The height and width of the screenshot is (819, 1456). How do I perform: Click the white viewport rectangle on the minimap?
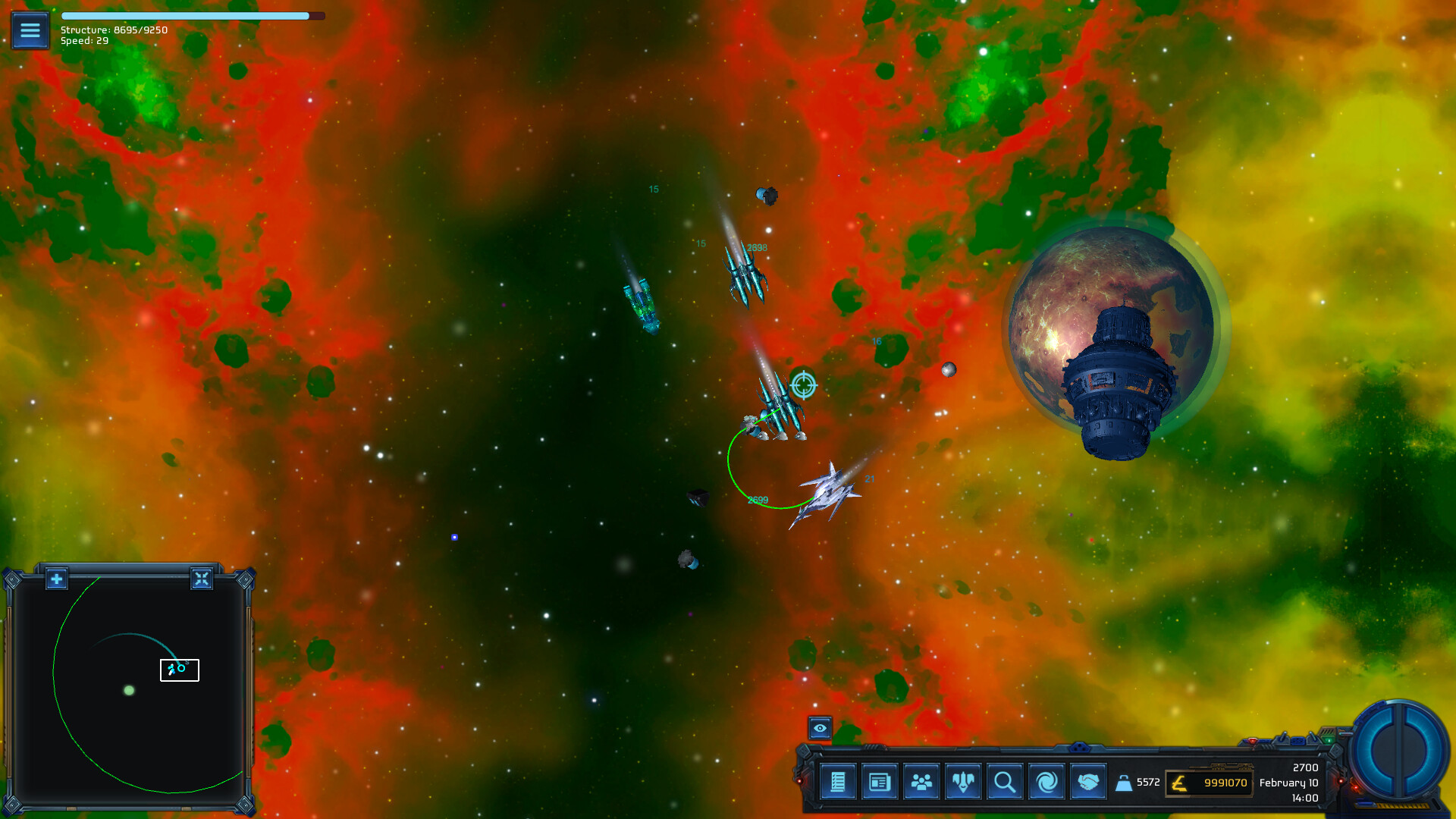point(179,670)
